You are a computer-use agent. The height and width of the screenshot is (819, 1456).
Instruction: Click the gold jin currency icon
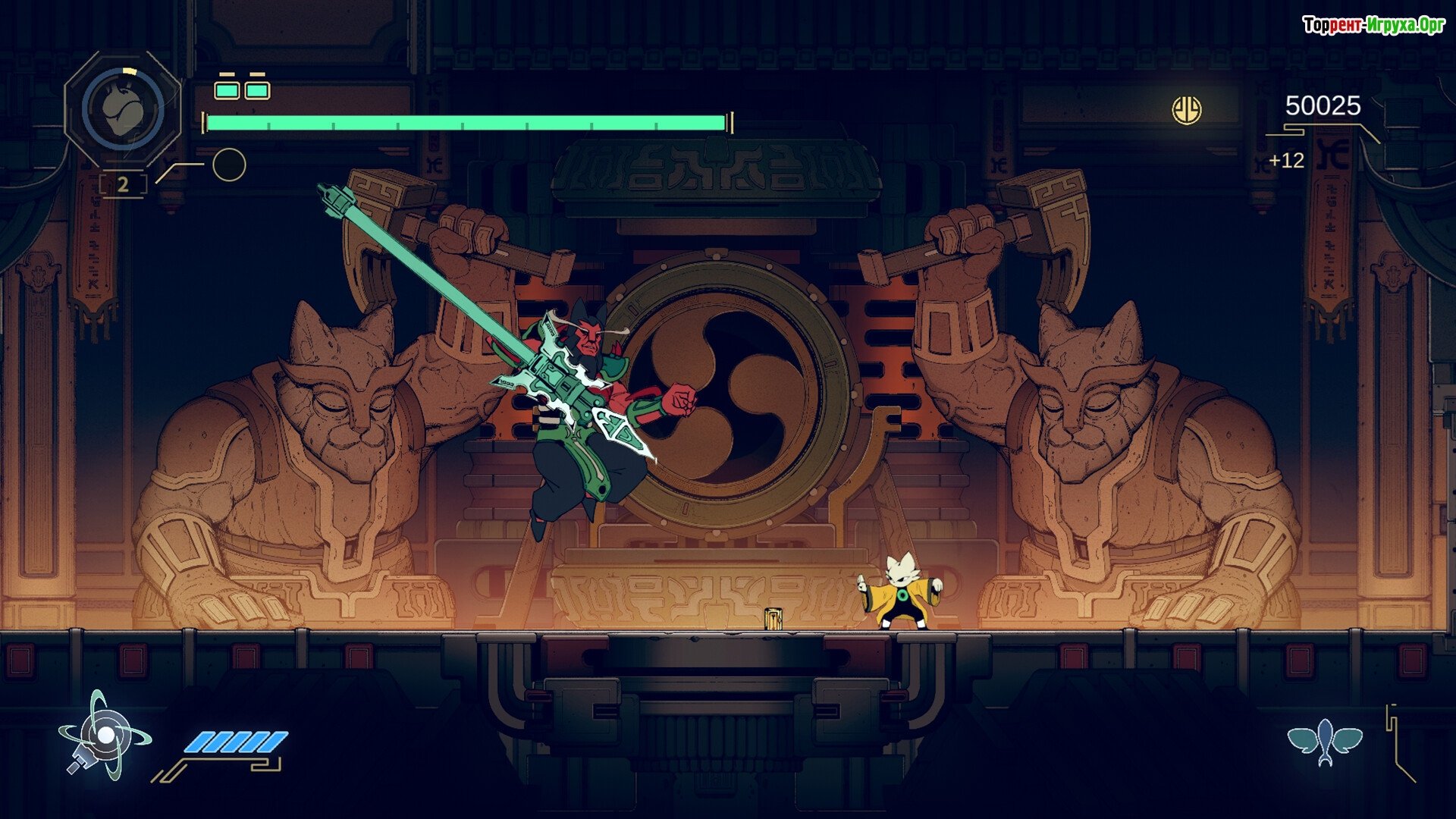pos(1187,111)
